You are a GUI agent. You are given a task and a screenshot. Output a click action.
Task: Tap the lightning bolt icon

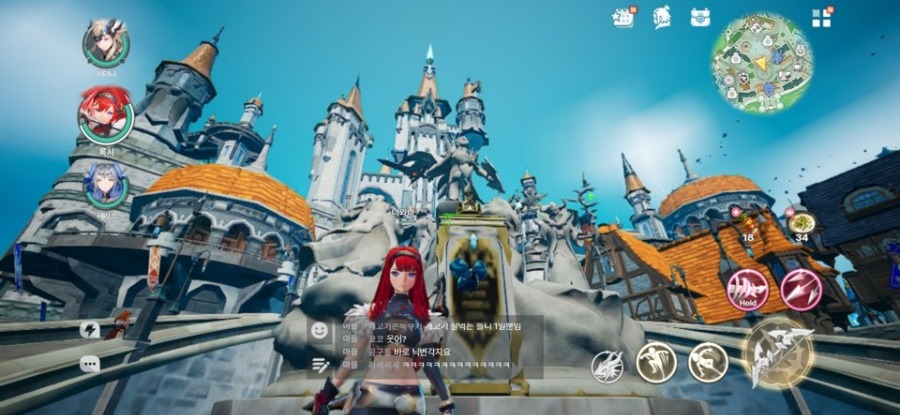click(90, 329)
